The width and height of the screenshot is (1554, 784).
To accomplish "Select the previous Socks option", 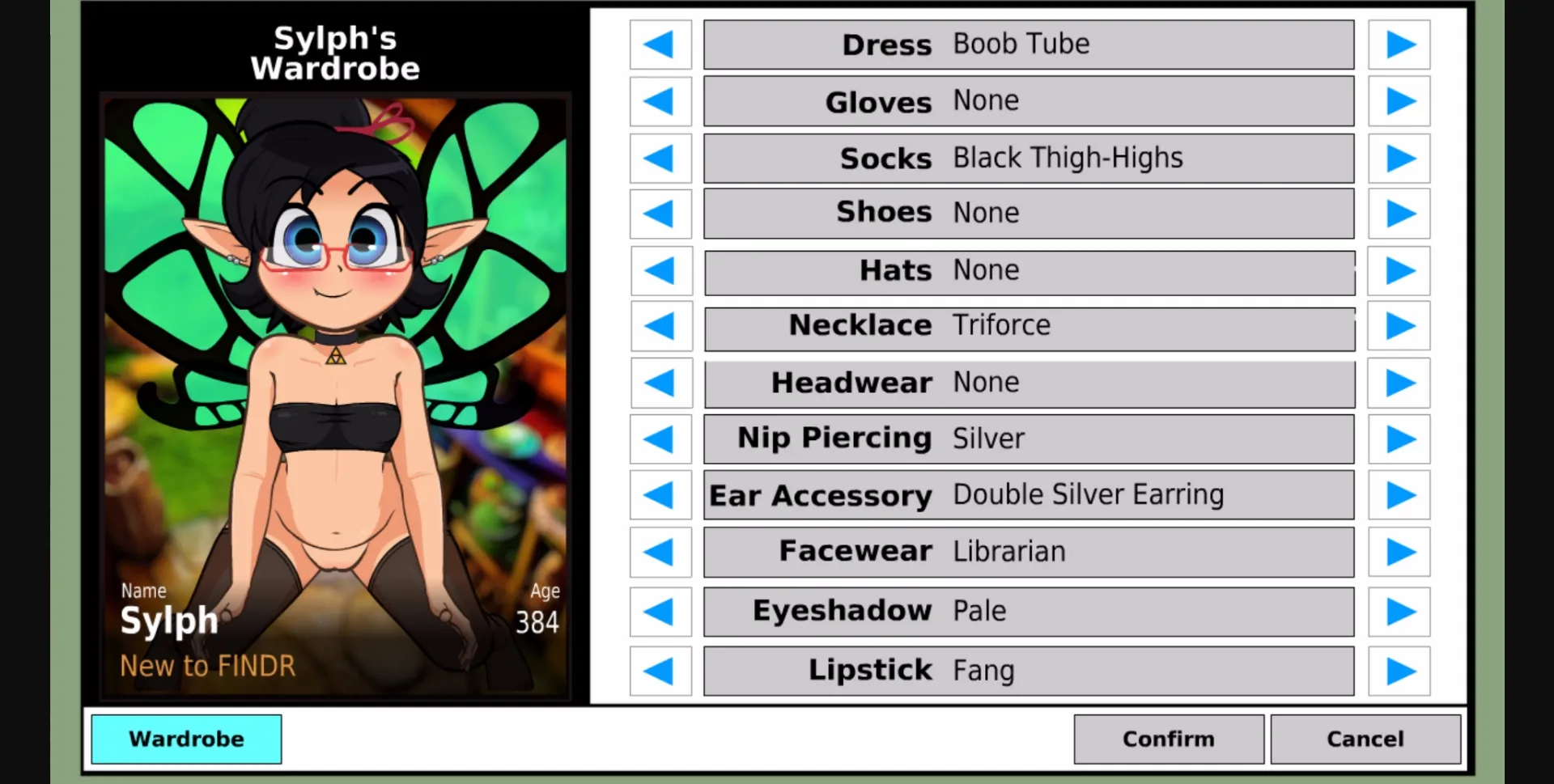I will coord(660,159).
